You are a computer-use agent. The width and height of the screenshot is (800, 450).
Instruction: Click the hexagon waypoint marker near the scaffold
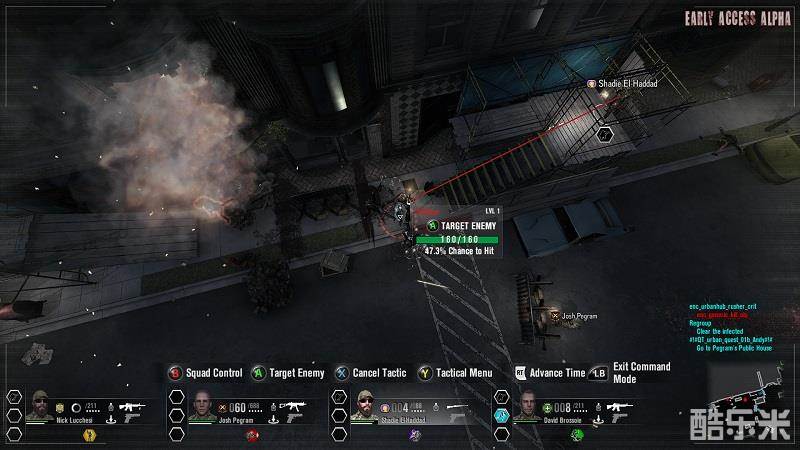pos(604,132)
